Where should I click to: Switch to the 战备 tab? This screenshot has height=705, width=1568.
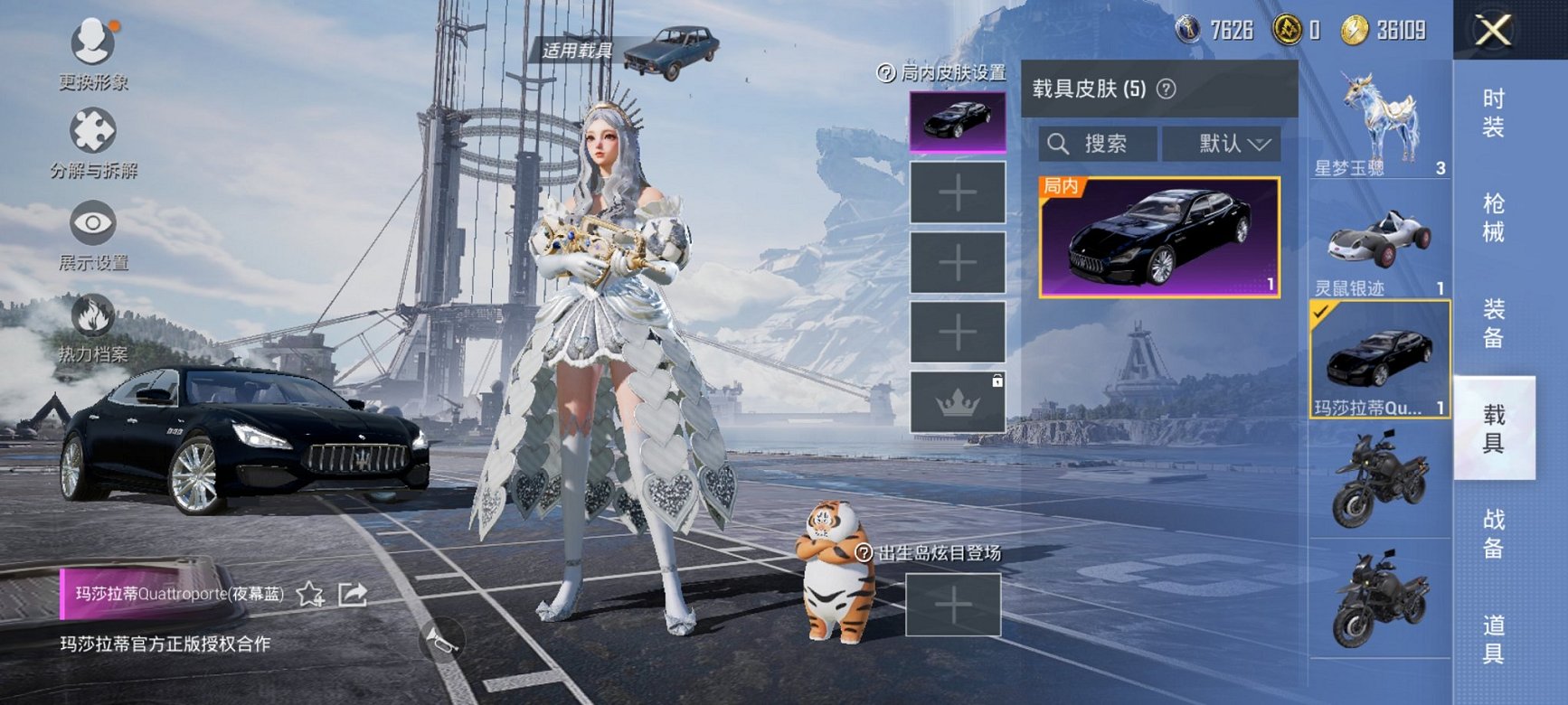[x=1494, y=533]
